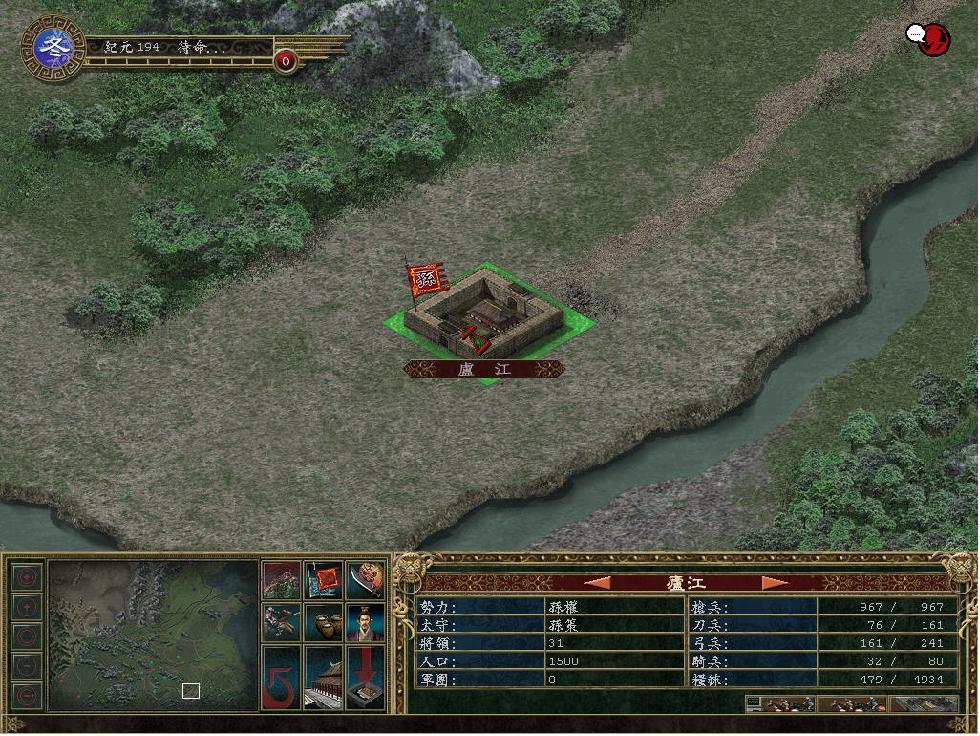Screen dimensions: 980x736
Task: Open the palace building icon
Action: [x=323, y=678]
